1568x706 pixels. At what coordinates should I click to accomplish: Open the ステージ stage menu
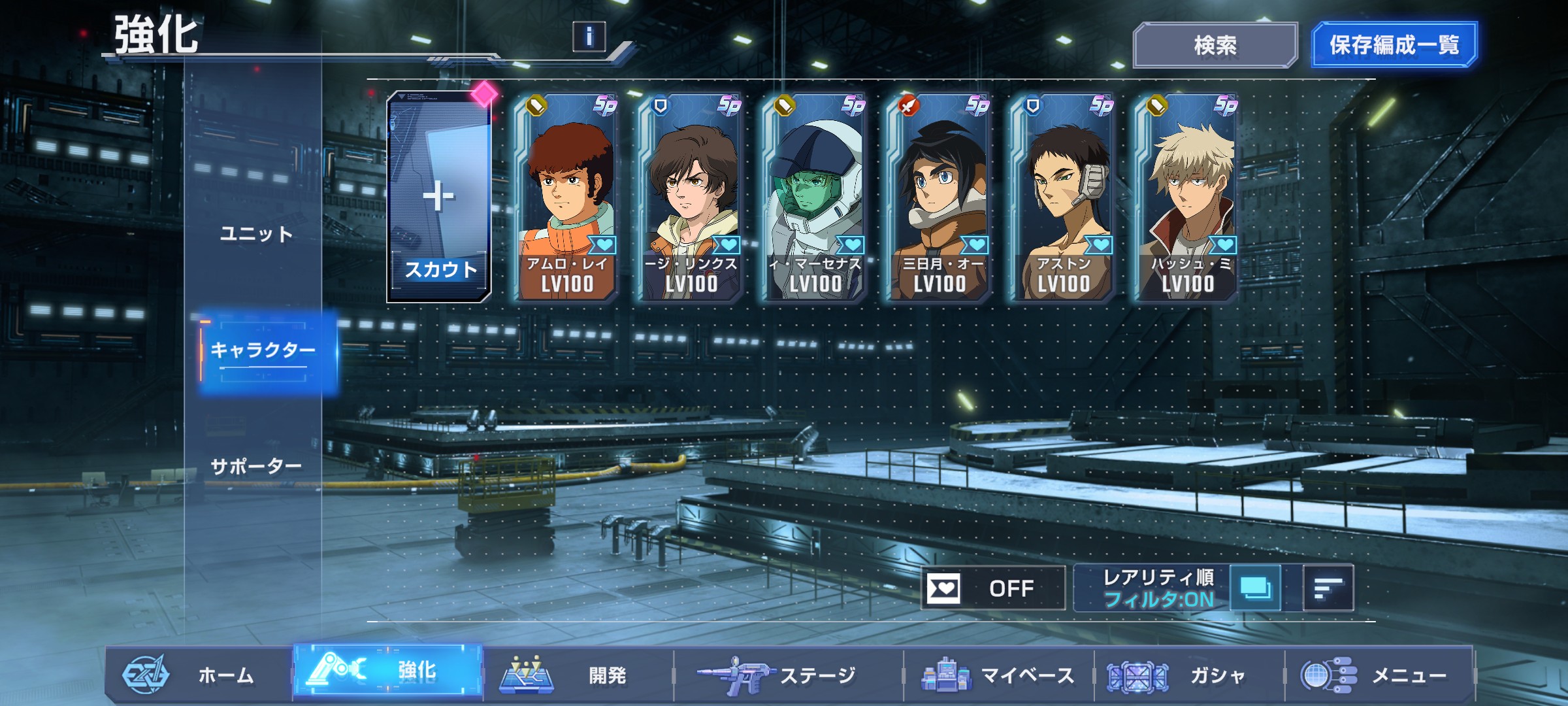click(784, 675)
